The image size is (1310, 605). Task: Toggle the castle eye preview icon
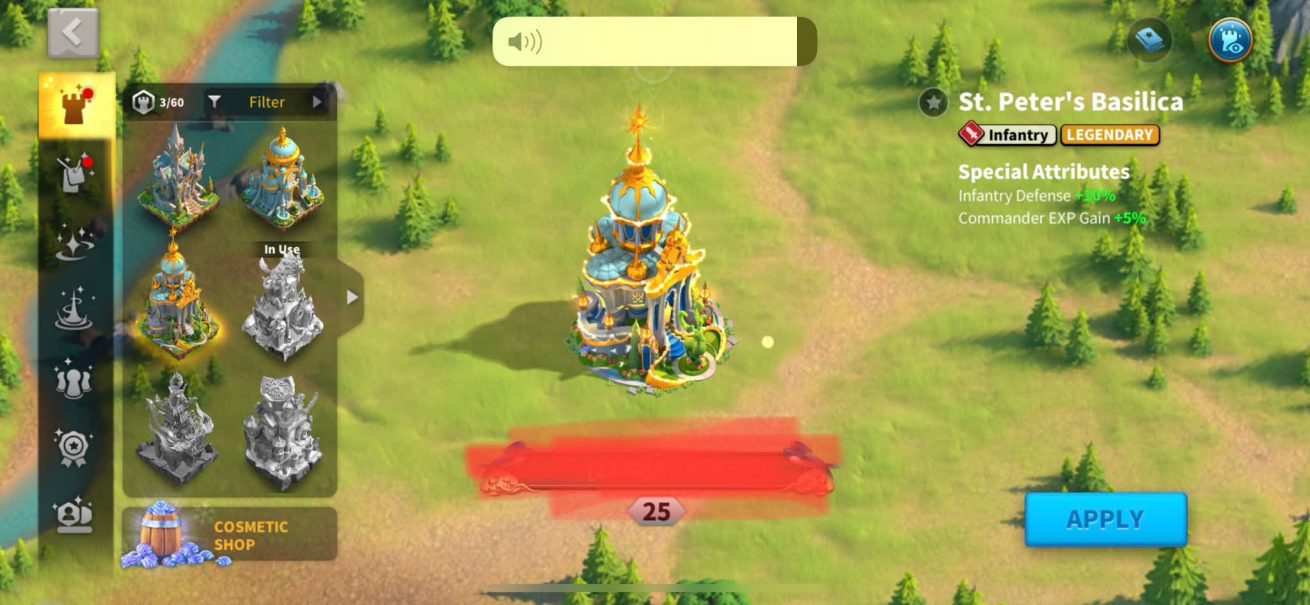pos(1230,41)
